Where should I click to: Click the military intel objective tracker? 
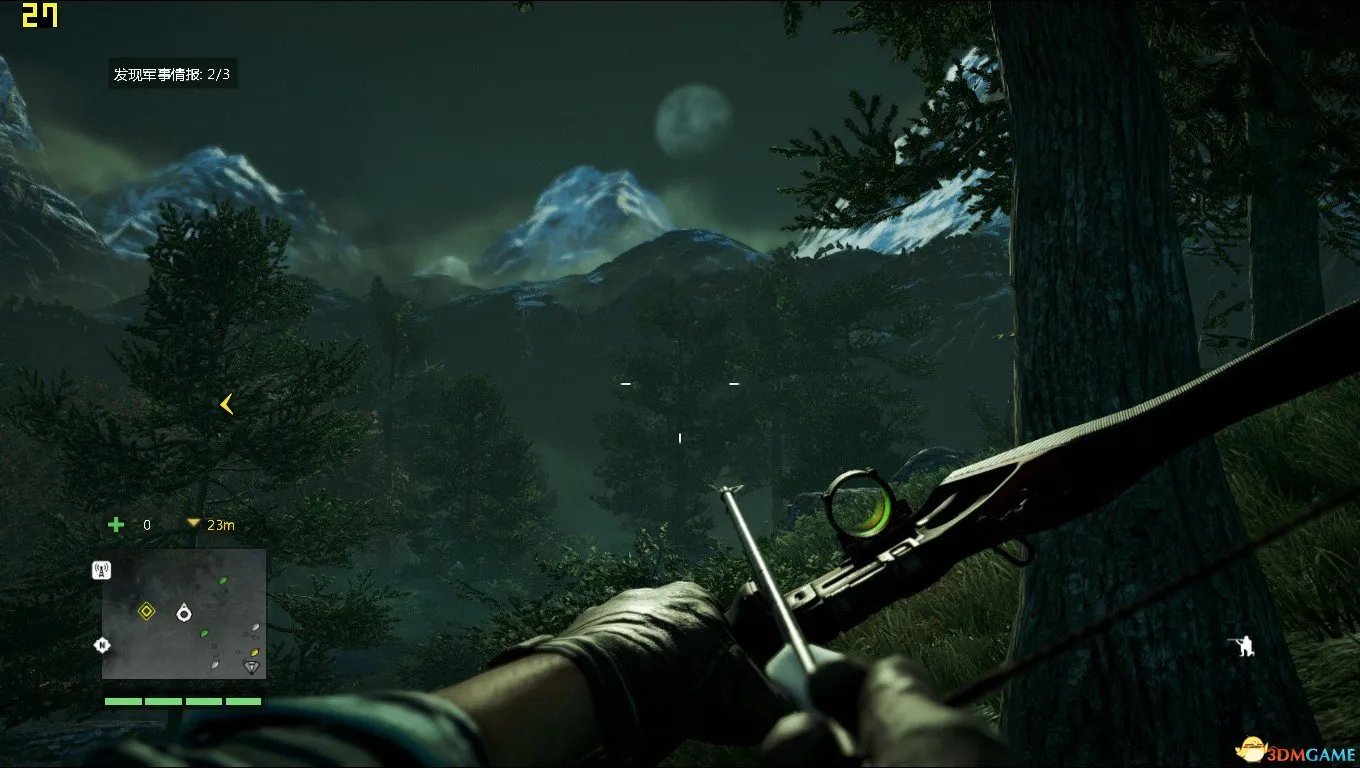[x=173, y=74]
